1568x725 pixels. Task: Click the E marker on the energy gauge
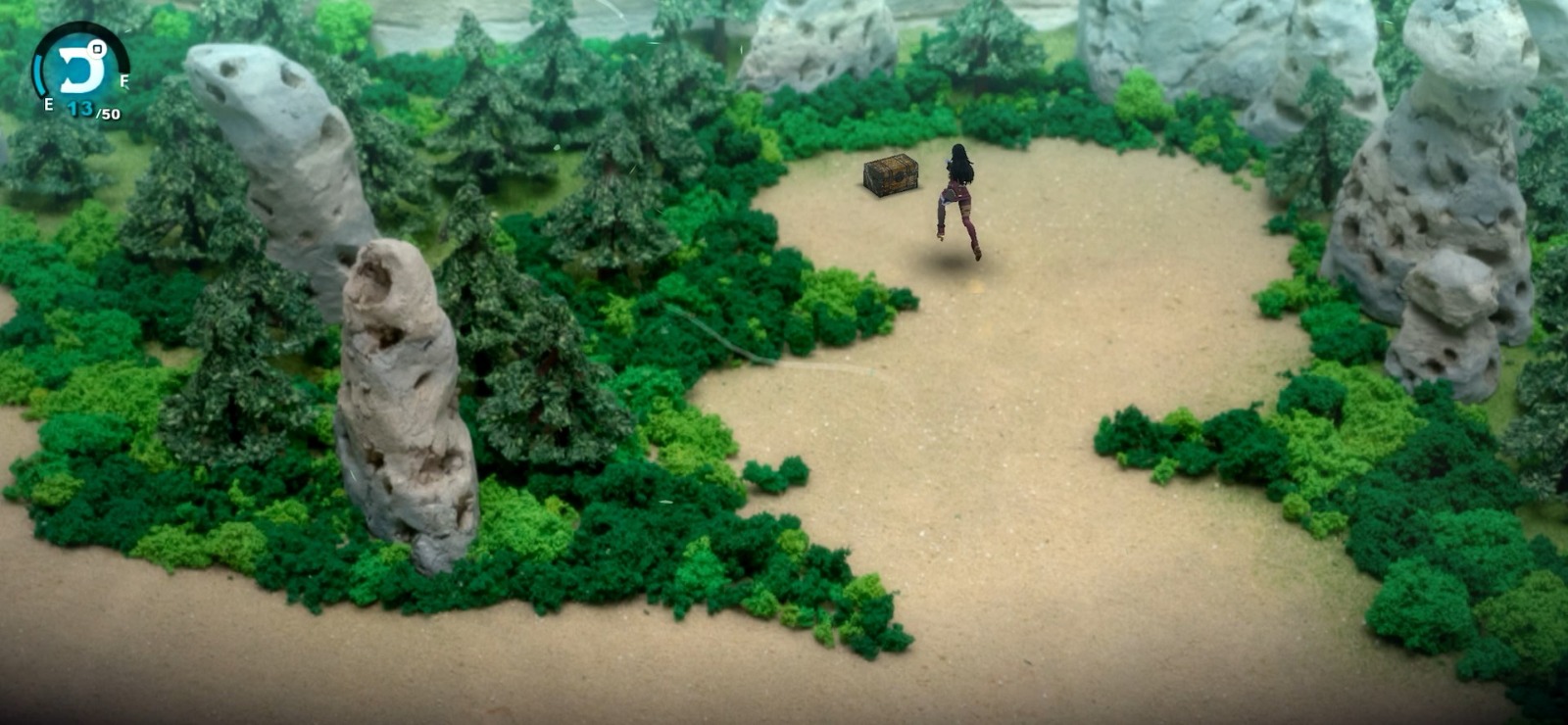pyautogui.click(x=48, y=103)
